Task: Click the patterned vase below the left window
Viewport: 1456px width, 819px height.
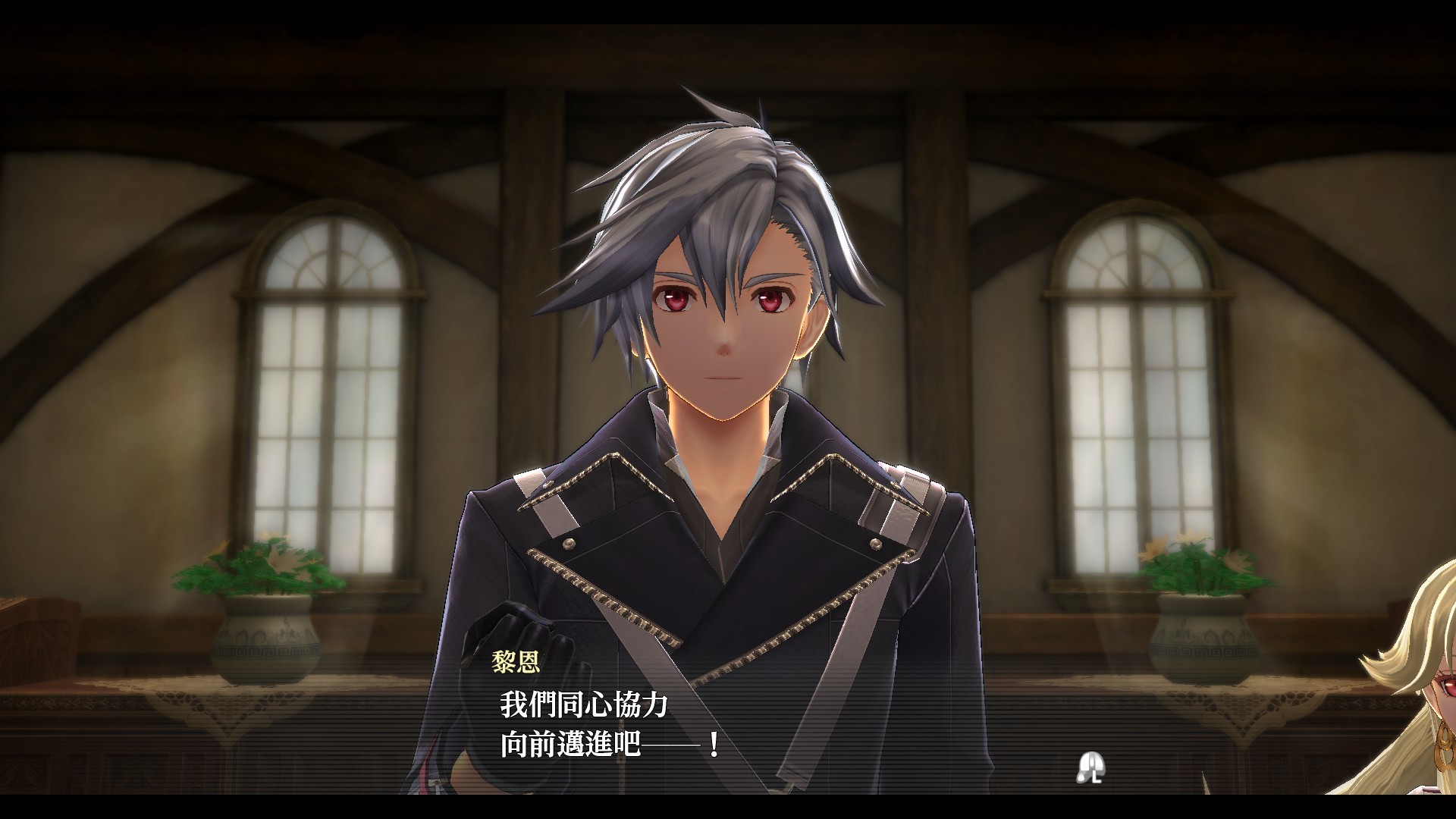Action: pyautogui.click(x=265, y=648)
